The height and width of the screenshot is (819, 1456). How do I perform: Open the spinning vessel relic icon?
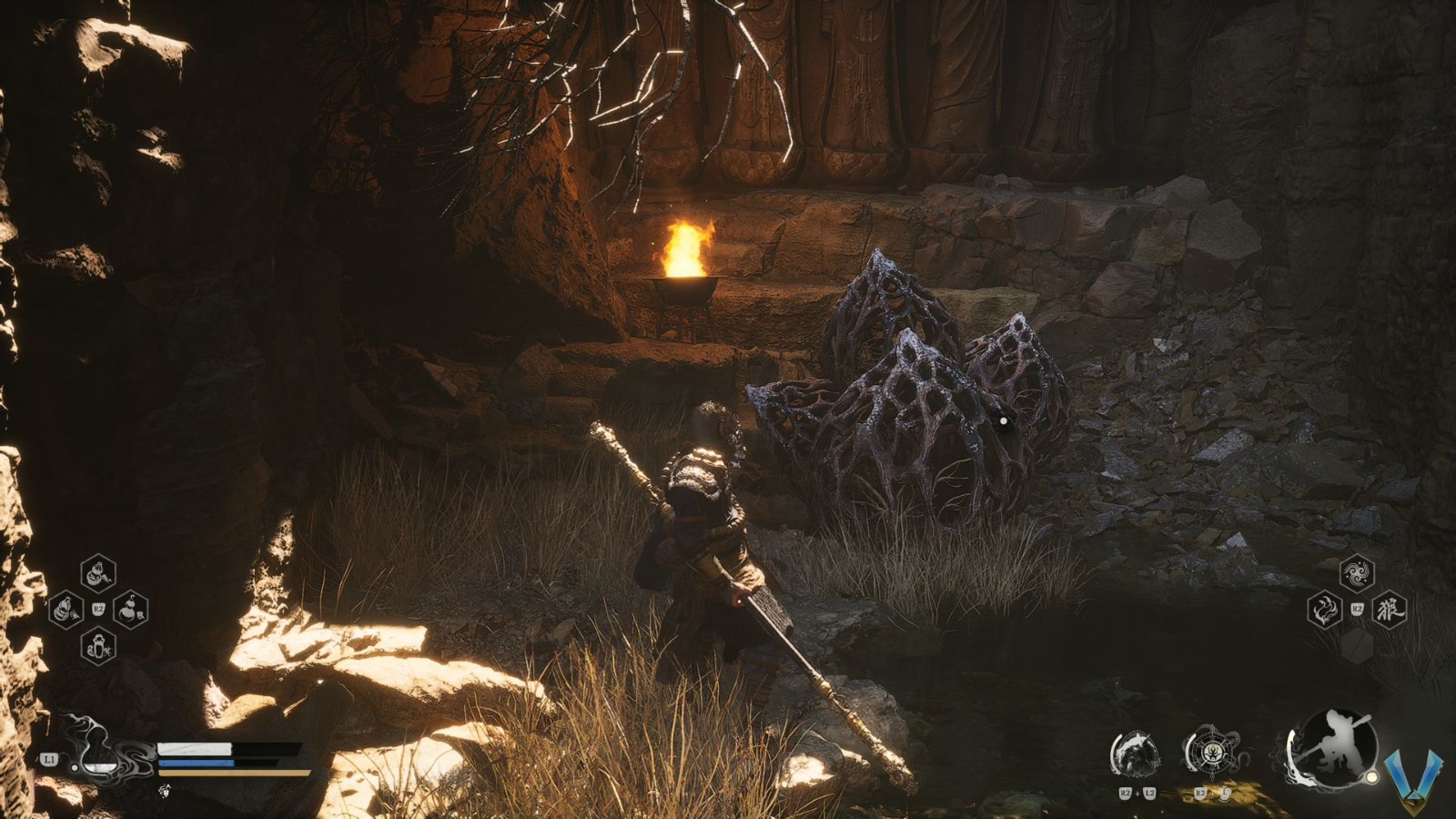click(1214, 751)
